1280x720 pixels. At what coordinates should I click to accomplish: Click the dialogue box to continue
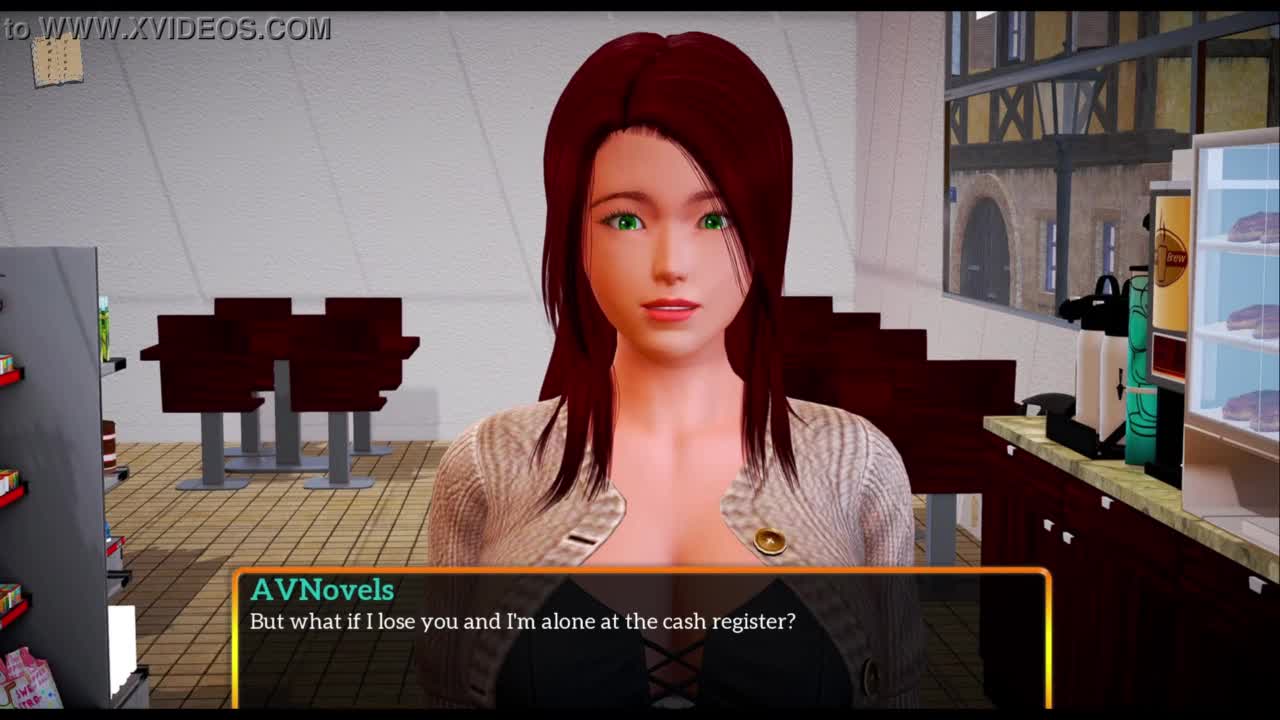pos(640,638)
